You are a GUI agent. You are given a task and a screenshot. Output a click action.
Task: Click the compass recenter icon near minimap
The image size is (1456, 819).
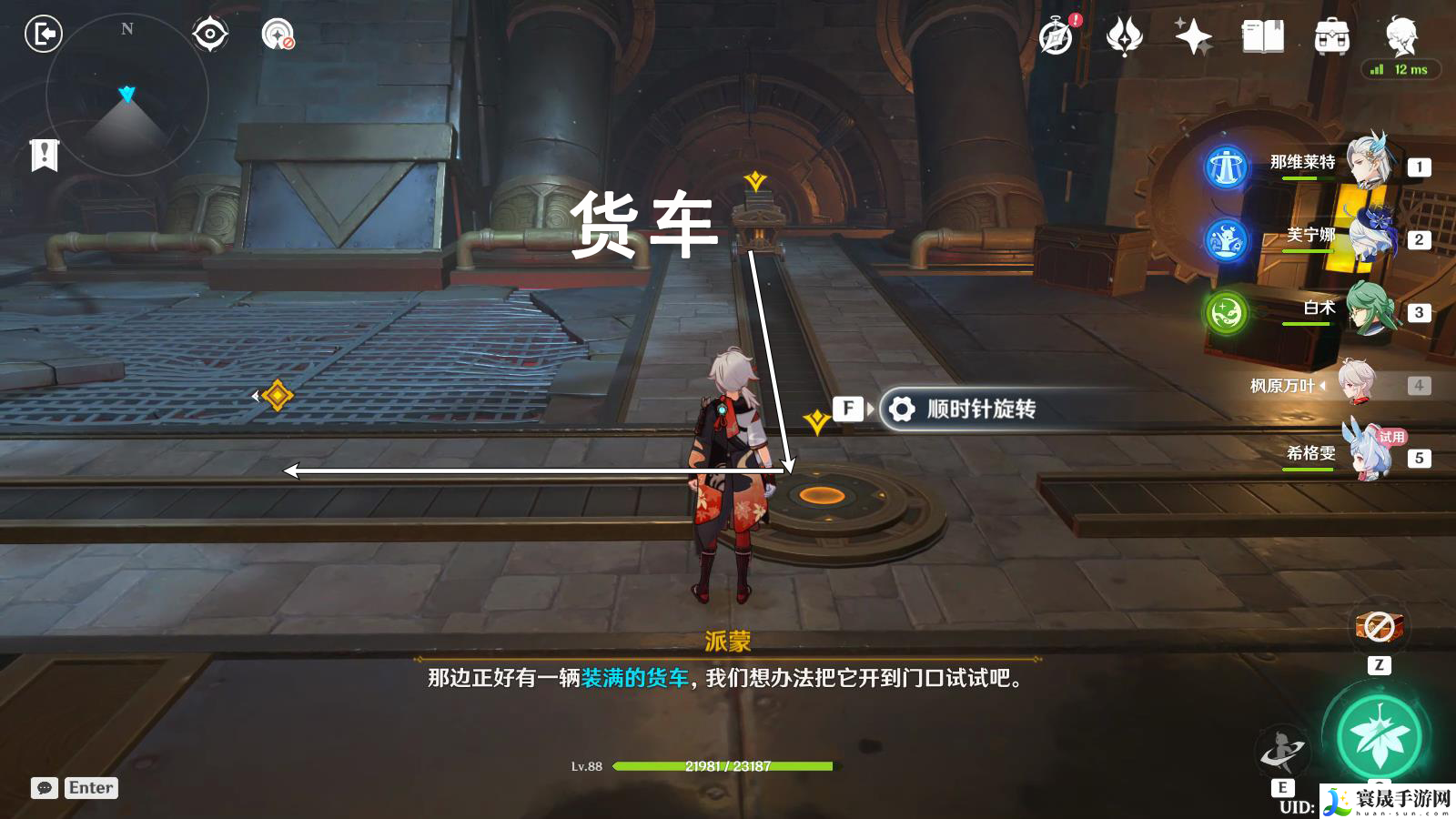(x=209, y=35)
